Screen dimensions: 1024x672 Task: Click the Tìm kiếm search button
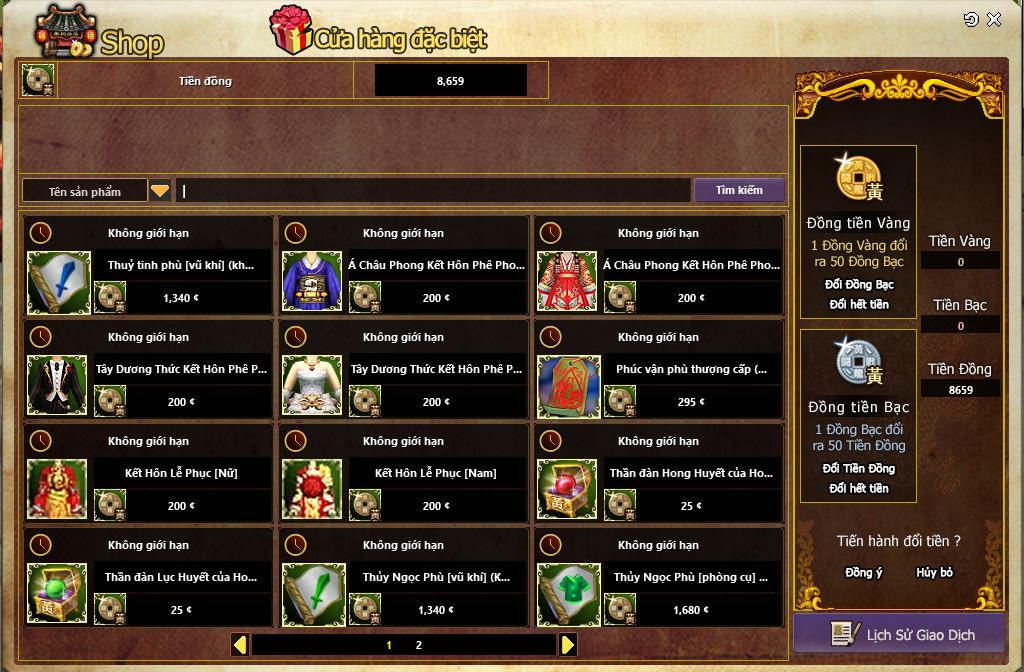(739, 190)
